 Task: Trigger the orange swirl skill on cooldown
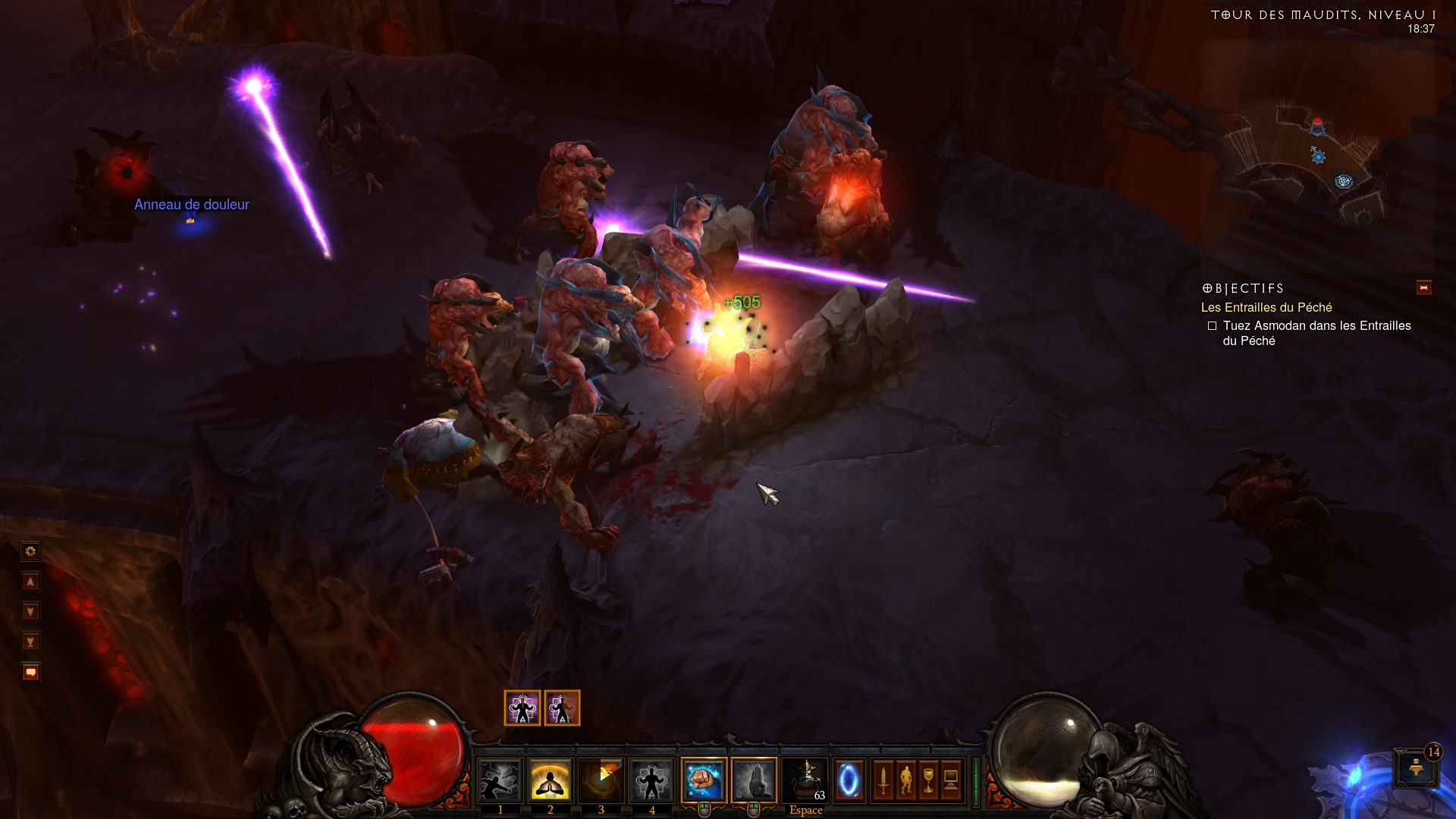(x=601, y=780)
